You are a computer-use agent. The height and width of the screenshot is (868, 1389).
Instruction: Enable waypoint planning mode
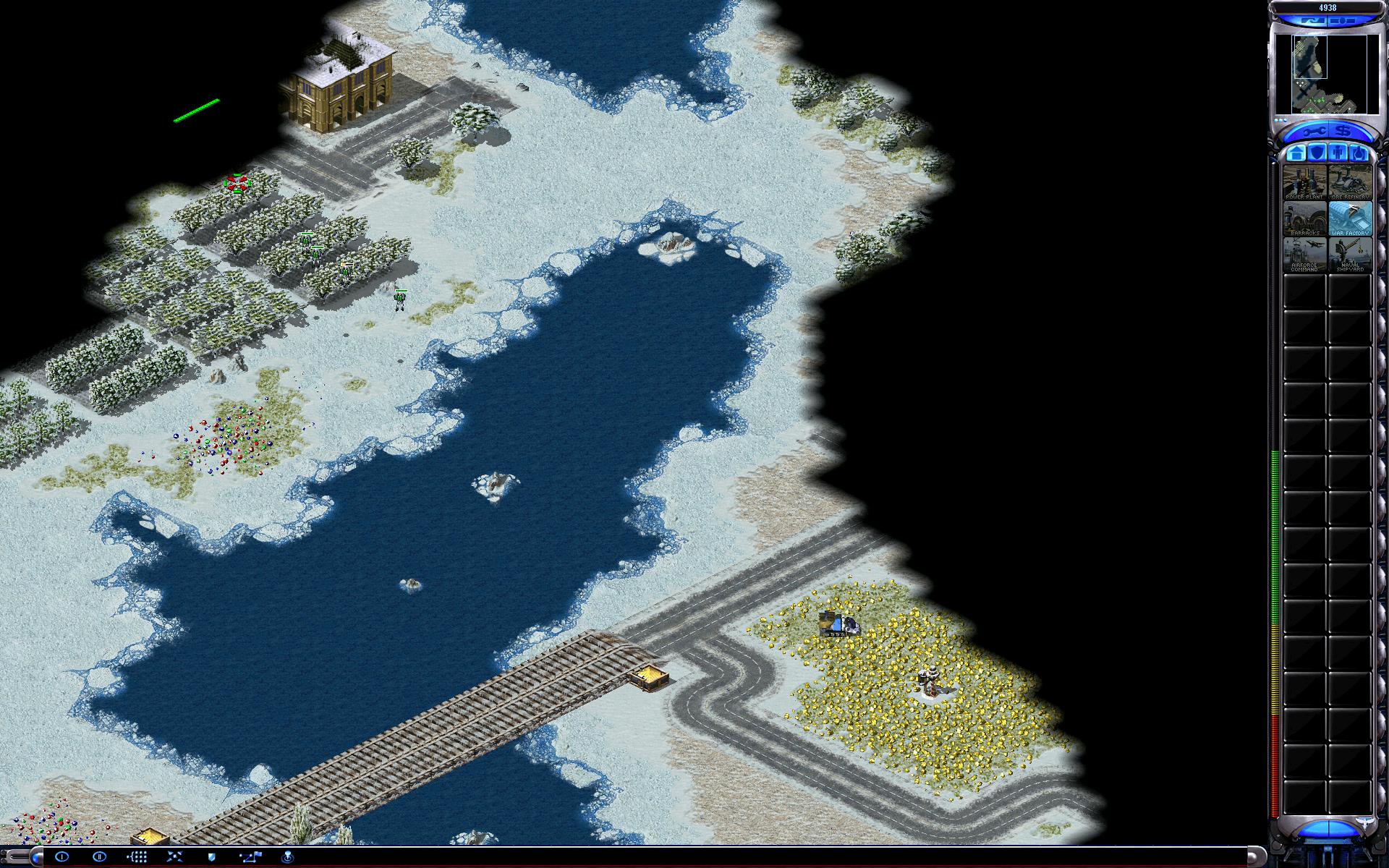point(250,857)
